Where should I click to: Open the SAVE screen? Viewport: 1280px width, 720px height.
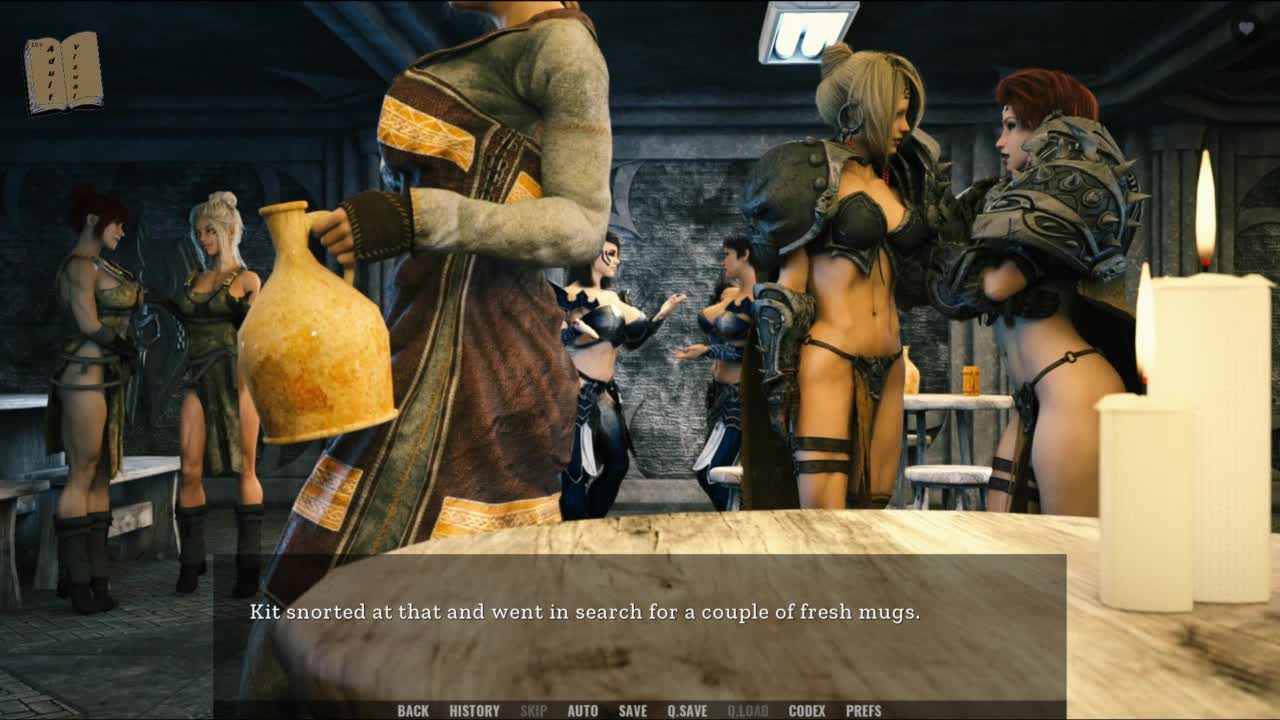pos(632,711)
